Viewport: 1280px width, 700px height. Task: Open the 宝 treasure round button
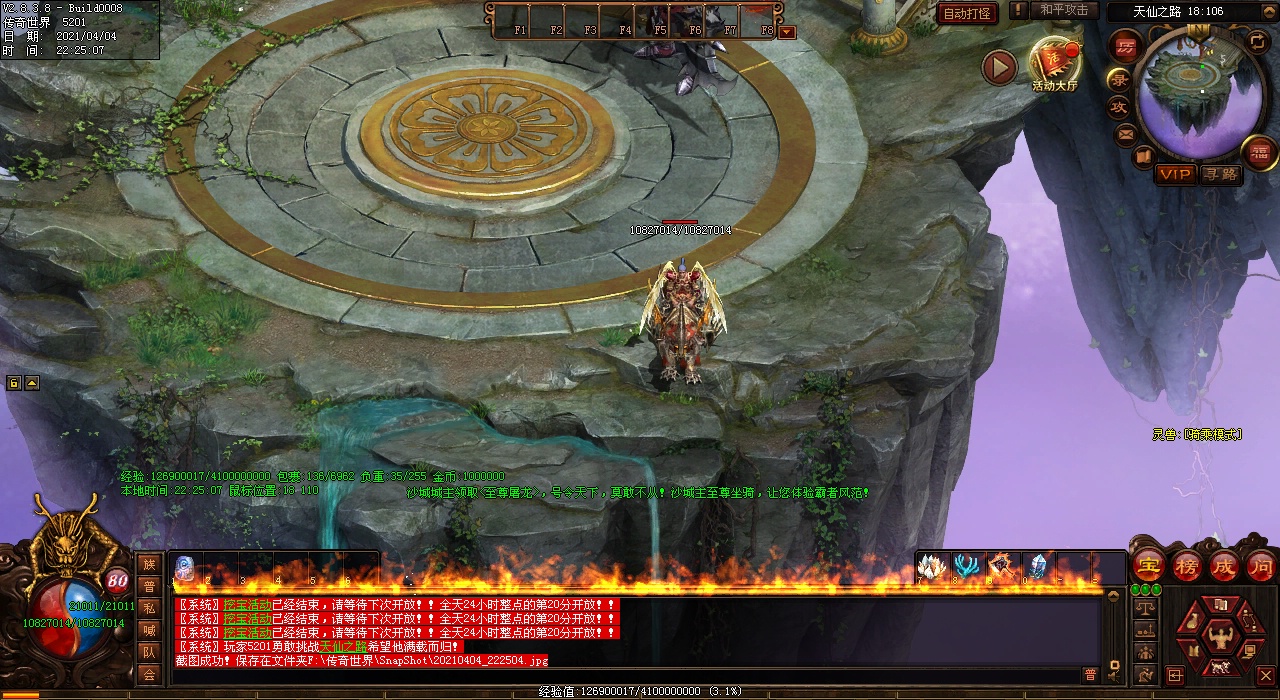(x=1149, y=566)
